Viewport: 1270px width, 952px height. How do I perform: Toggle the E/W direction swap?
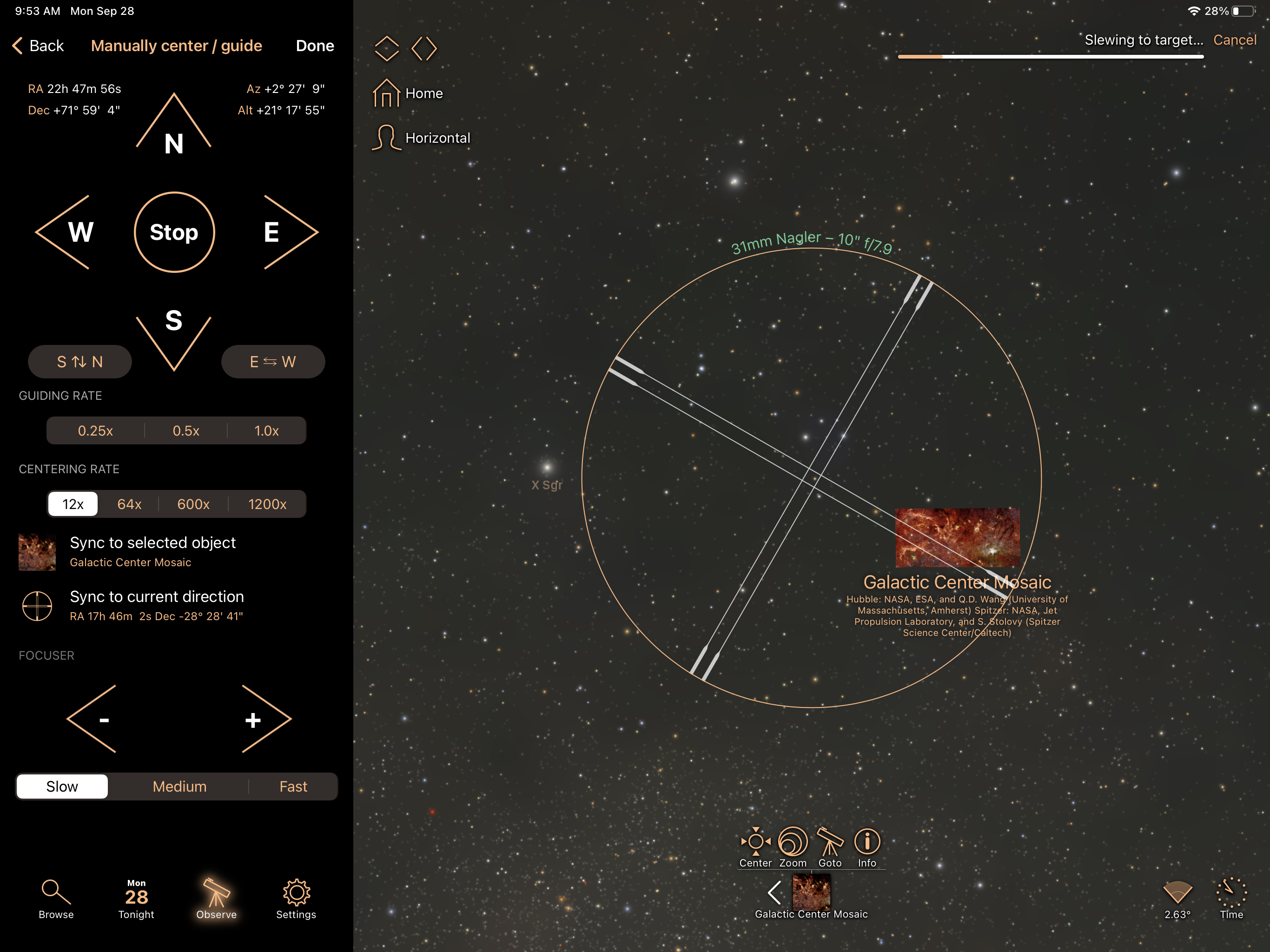pyautogui.click(x=273, y=362)
